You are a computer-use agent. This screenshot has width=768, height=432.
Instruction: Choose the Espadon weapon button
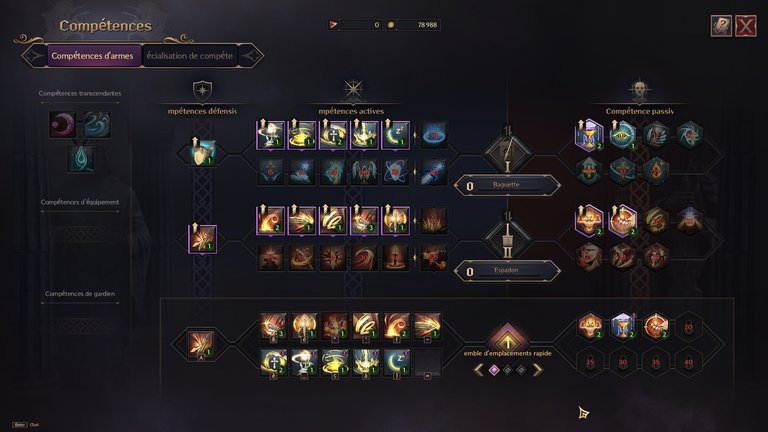point(507,270)
